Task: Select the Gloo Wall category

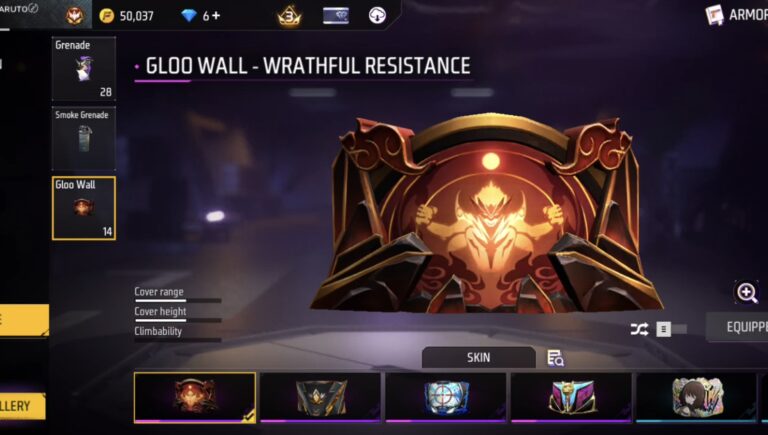Action: [83, 208]
